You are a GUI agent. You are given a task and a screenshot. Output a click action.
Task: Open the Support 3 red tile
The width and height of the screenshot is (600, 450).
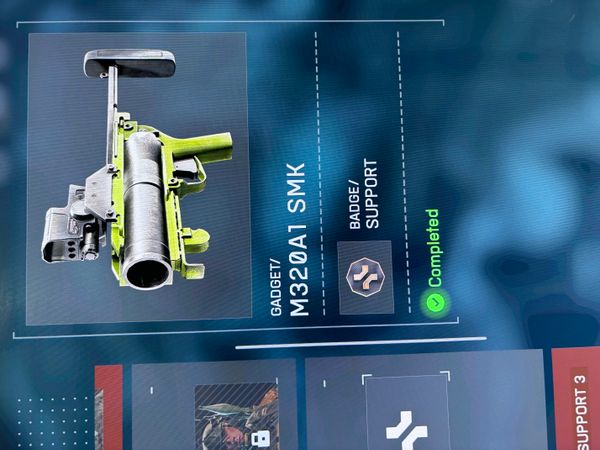577,400
